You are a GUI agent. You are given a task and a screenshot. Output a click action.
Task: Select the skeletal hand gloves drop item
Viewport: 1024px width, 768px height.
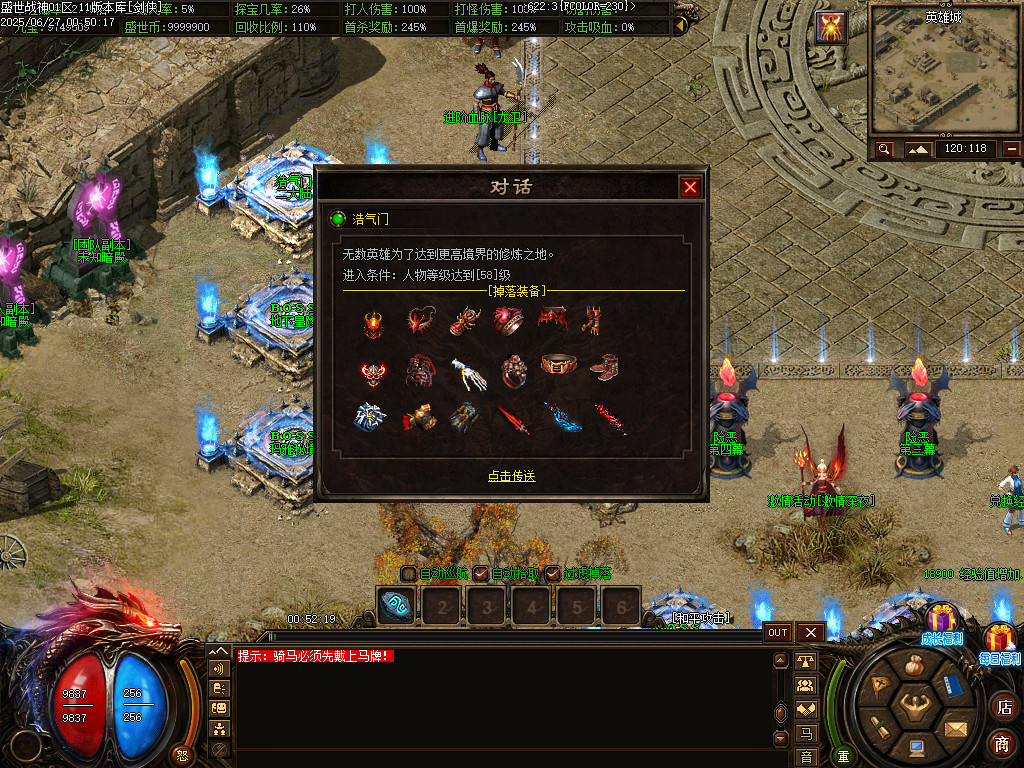point(465,372)
